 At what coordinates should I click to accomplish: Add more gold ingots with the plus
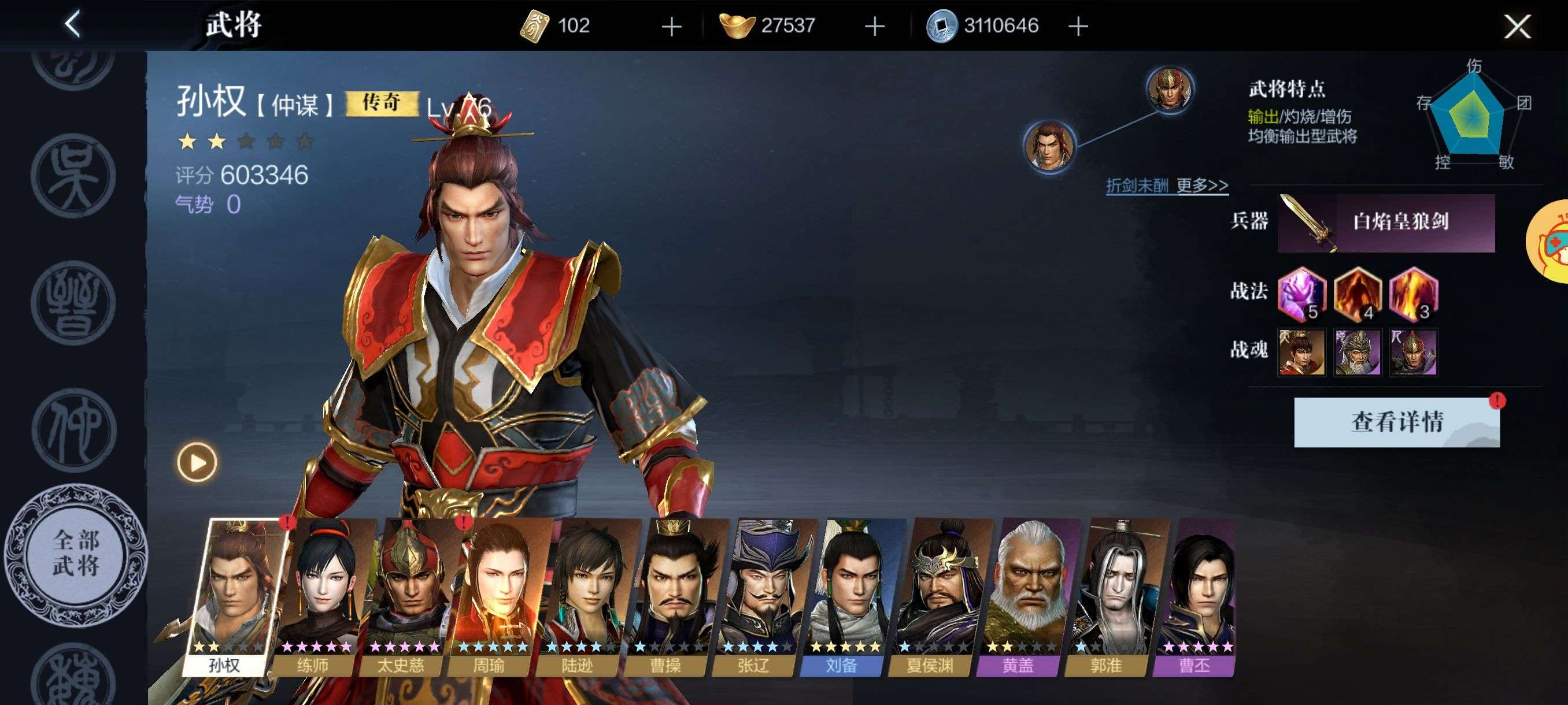pos(875,26)
